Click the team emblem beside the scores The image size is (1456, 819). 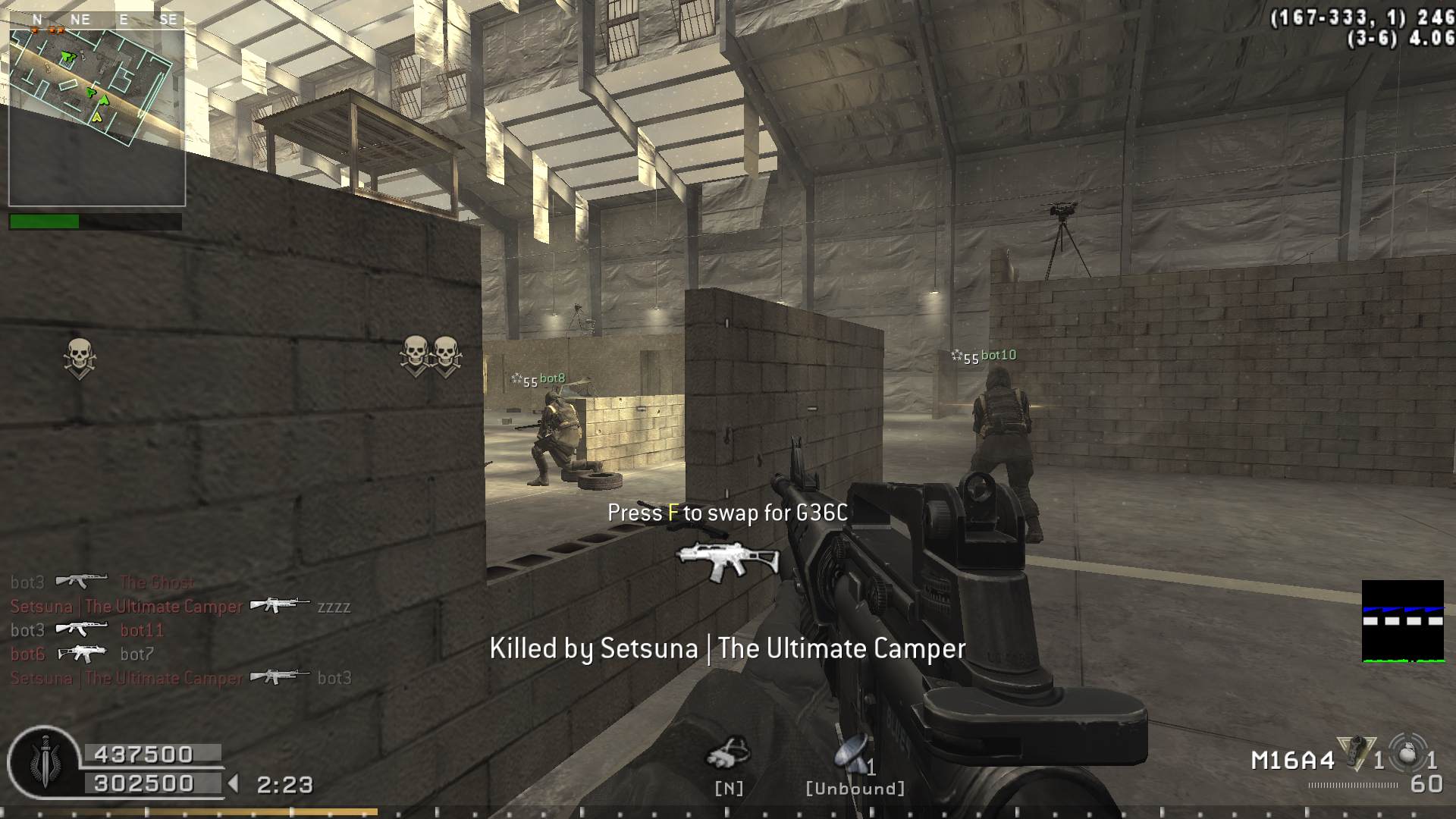(x=45, y=762)
